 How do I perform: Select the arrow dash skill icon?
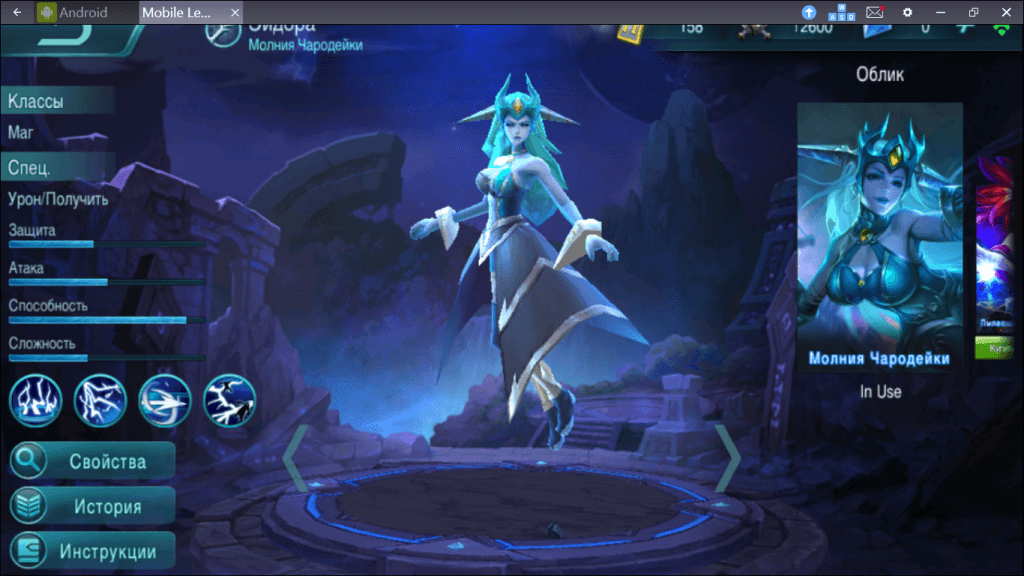pyautogui.click(x=165, y=400)
